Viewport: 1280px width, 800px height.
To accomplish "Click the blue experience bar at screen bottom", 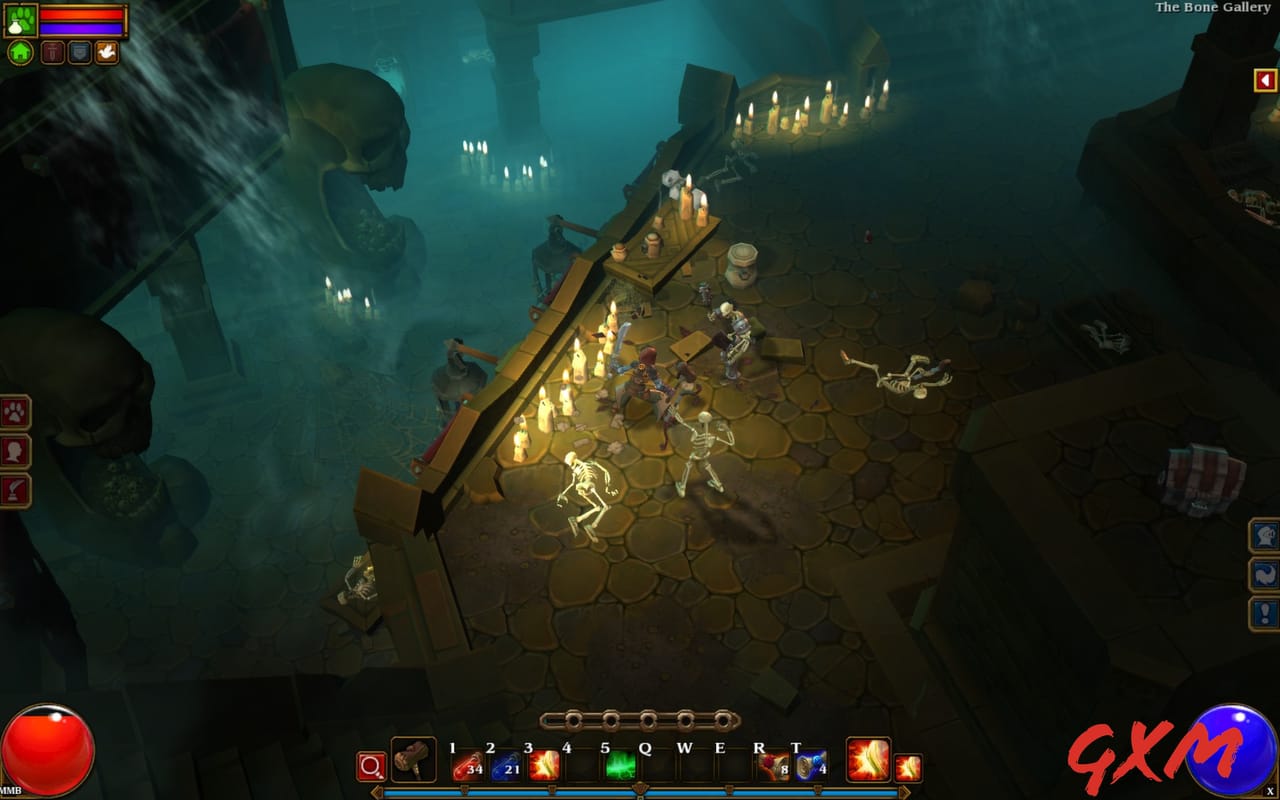I will tap(640, 790).
